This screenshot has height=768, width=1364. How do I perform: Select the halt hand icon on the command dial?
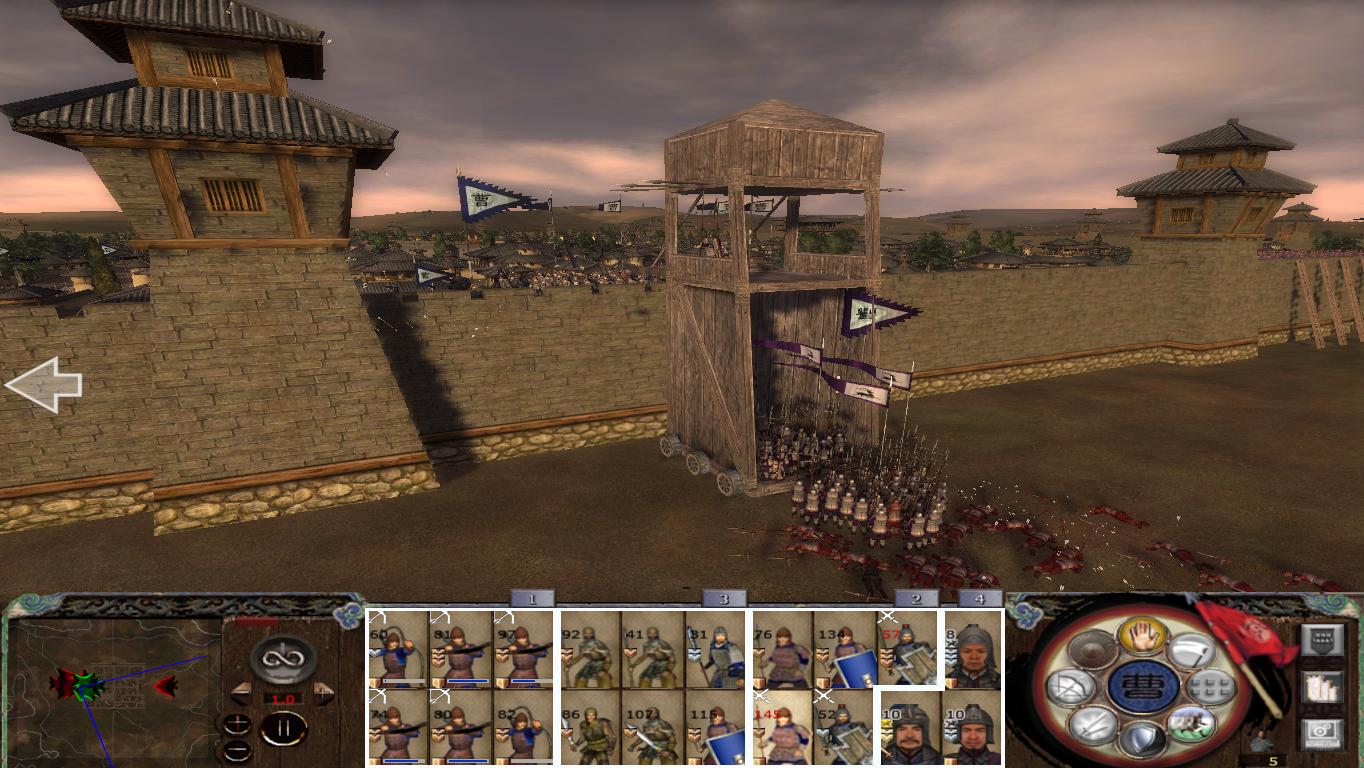tap(1143, 637)
